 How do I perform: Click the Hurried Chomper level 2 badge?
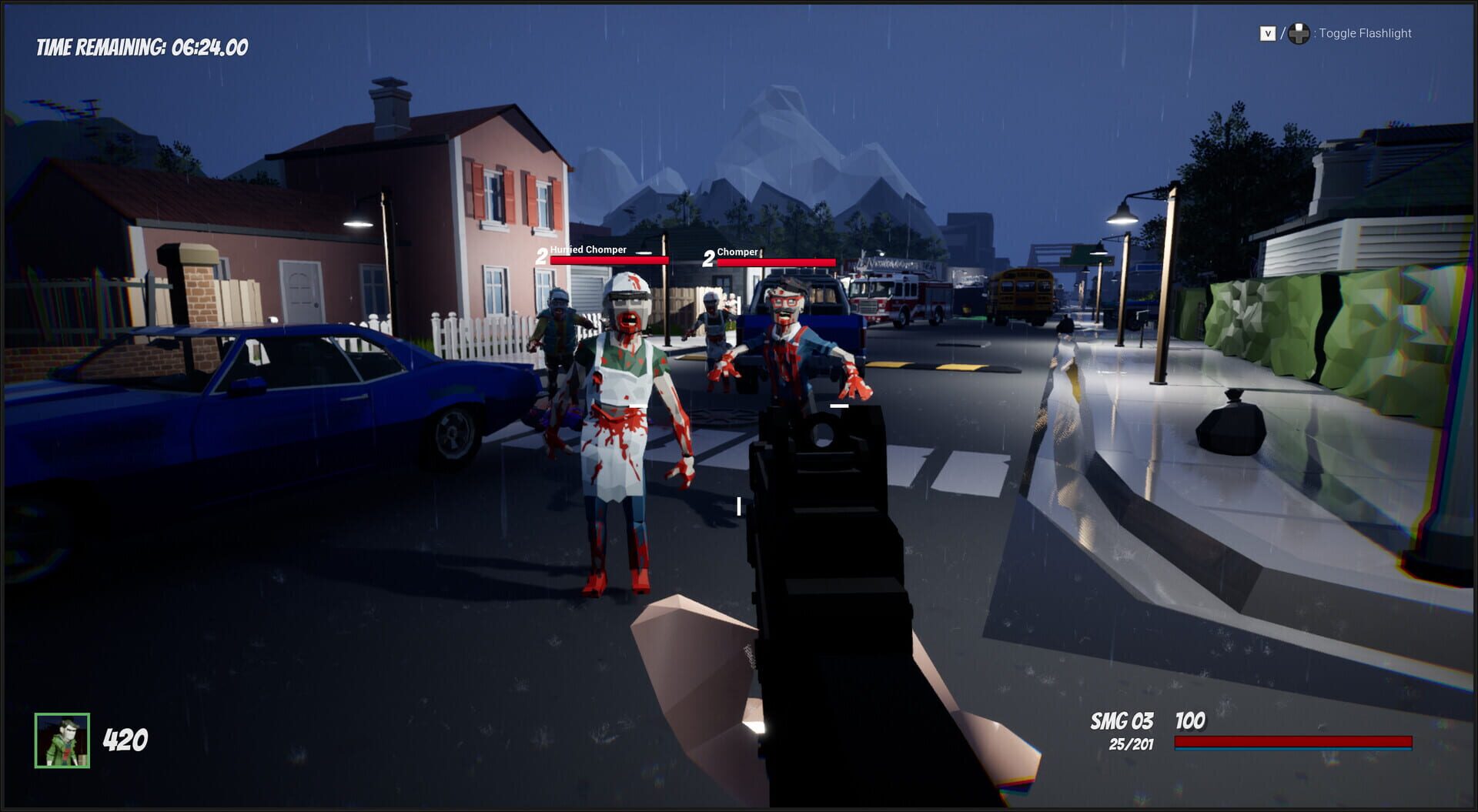541,256
